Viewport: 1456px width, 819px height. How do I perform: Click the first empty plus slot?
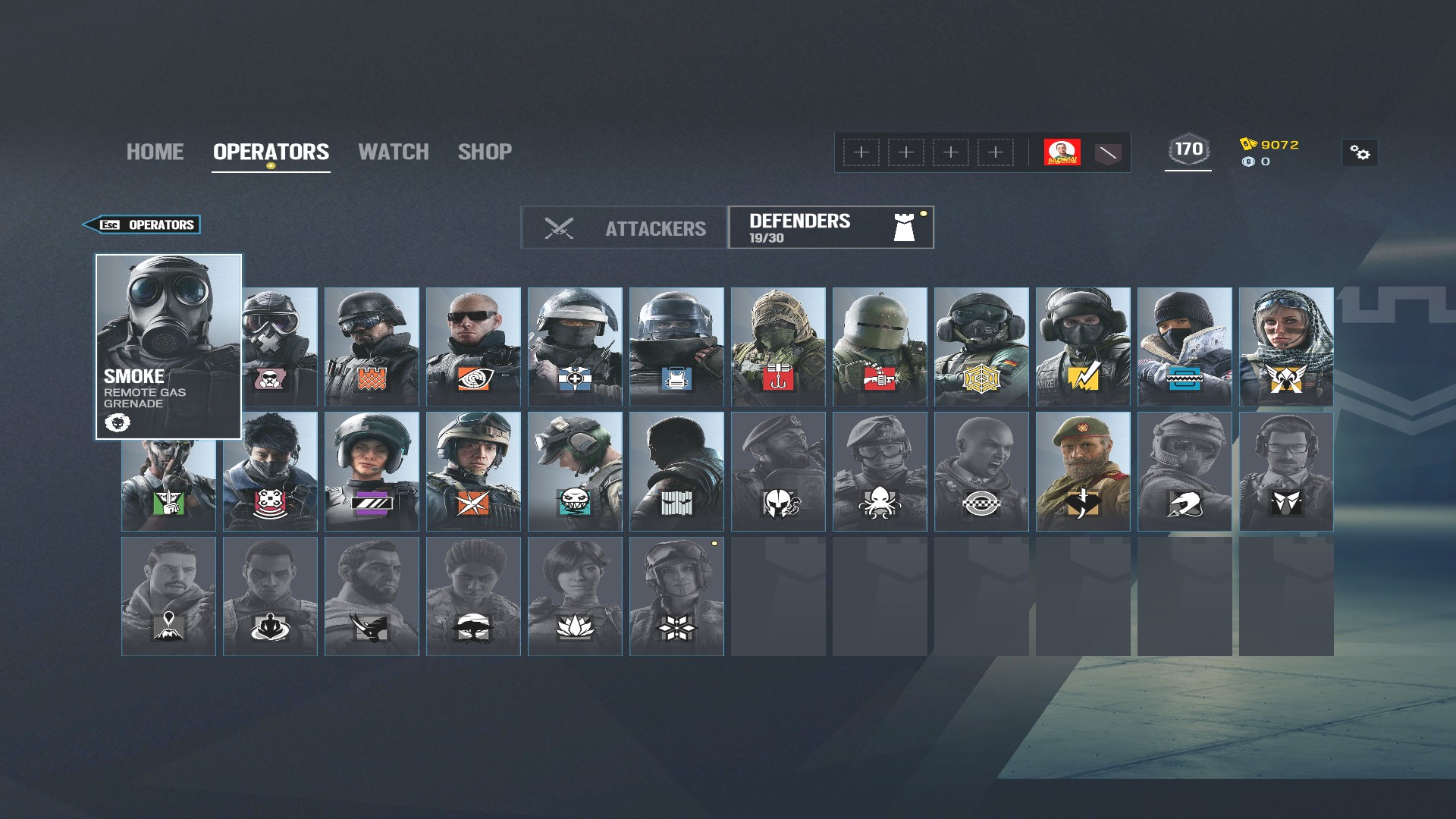point(860,152)
